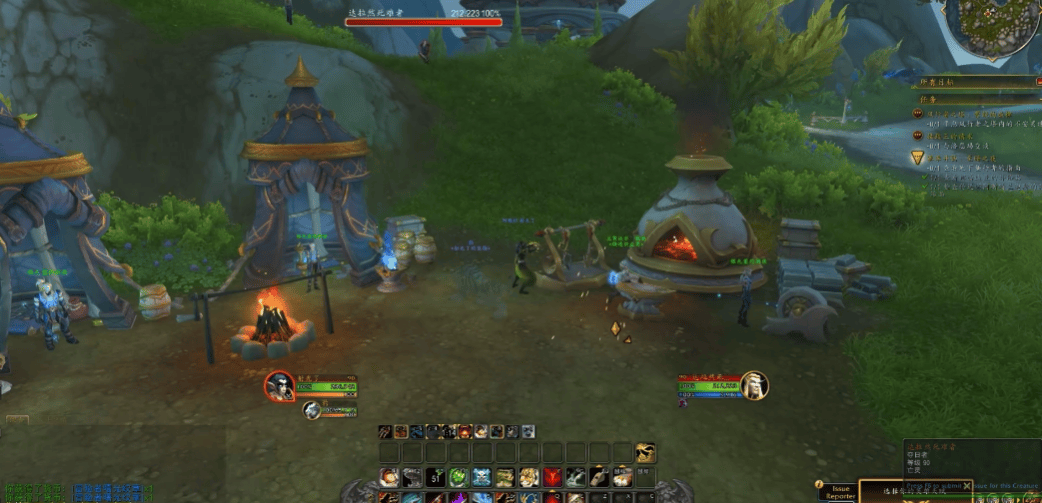Click the pet portrait below player frame
The image size is (1042, 503).
(312, 409)
